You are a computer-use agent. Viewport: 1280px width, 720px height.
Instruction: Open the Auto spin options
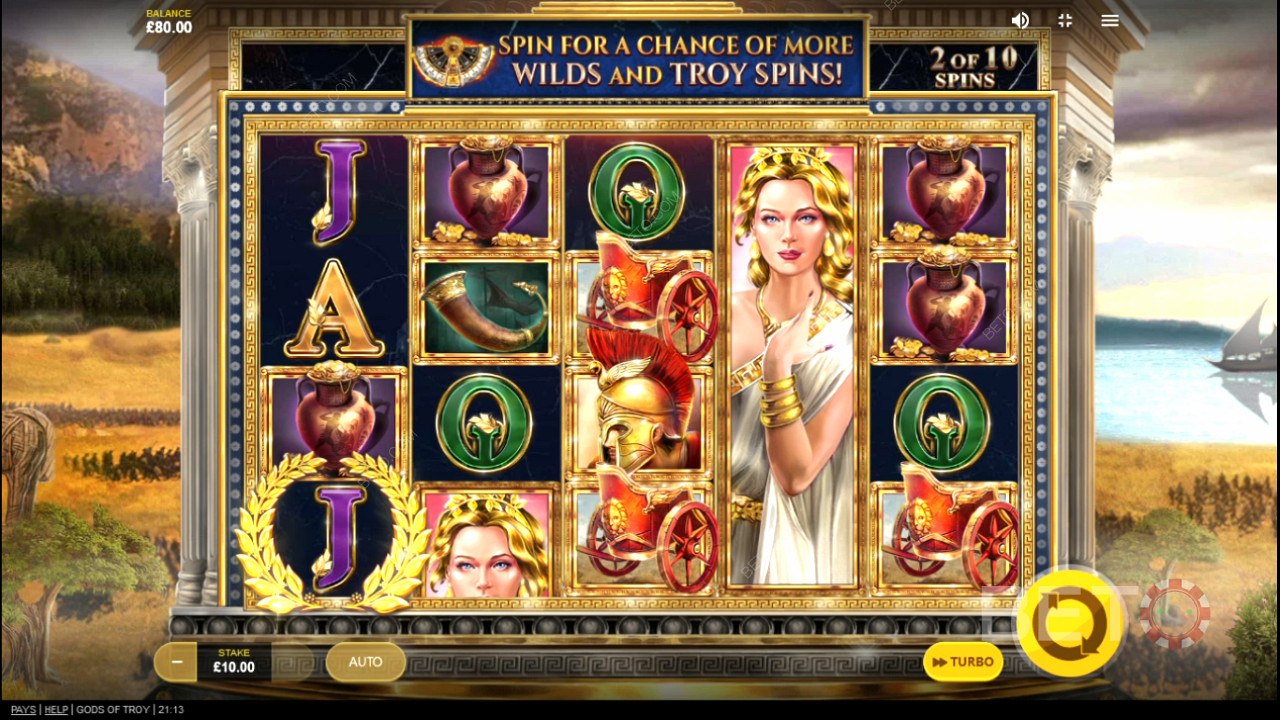(x=365, y=662)
